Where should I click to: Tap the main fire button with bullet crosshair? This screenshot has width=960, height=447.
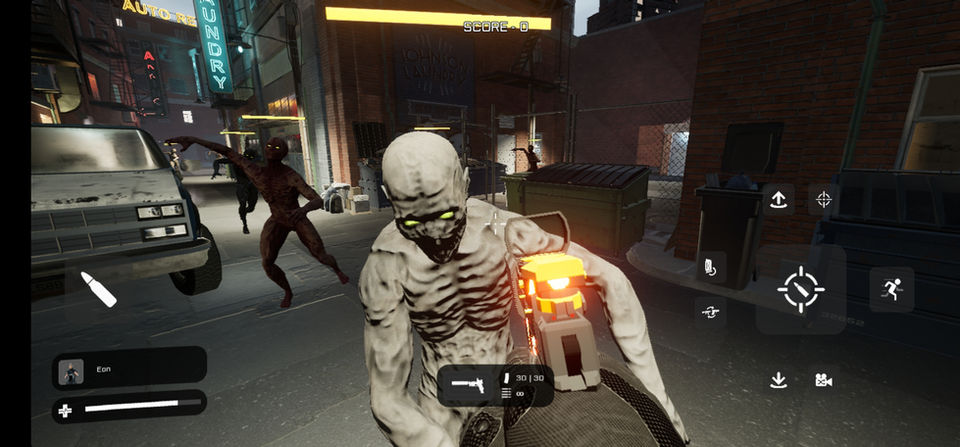(x=800, y=290)
